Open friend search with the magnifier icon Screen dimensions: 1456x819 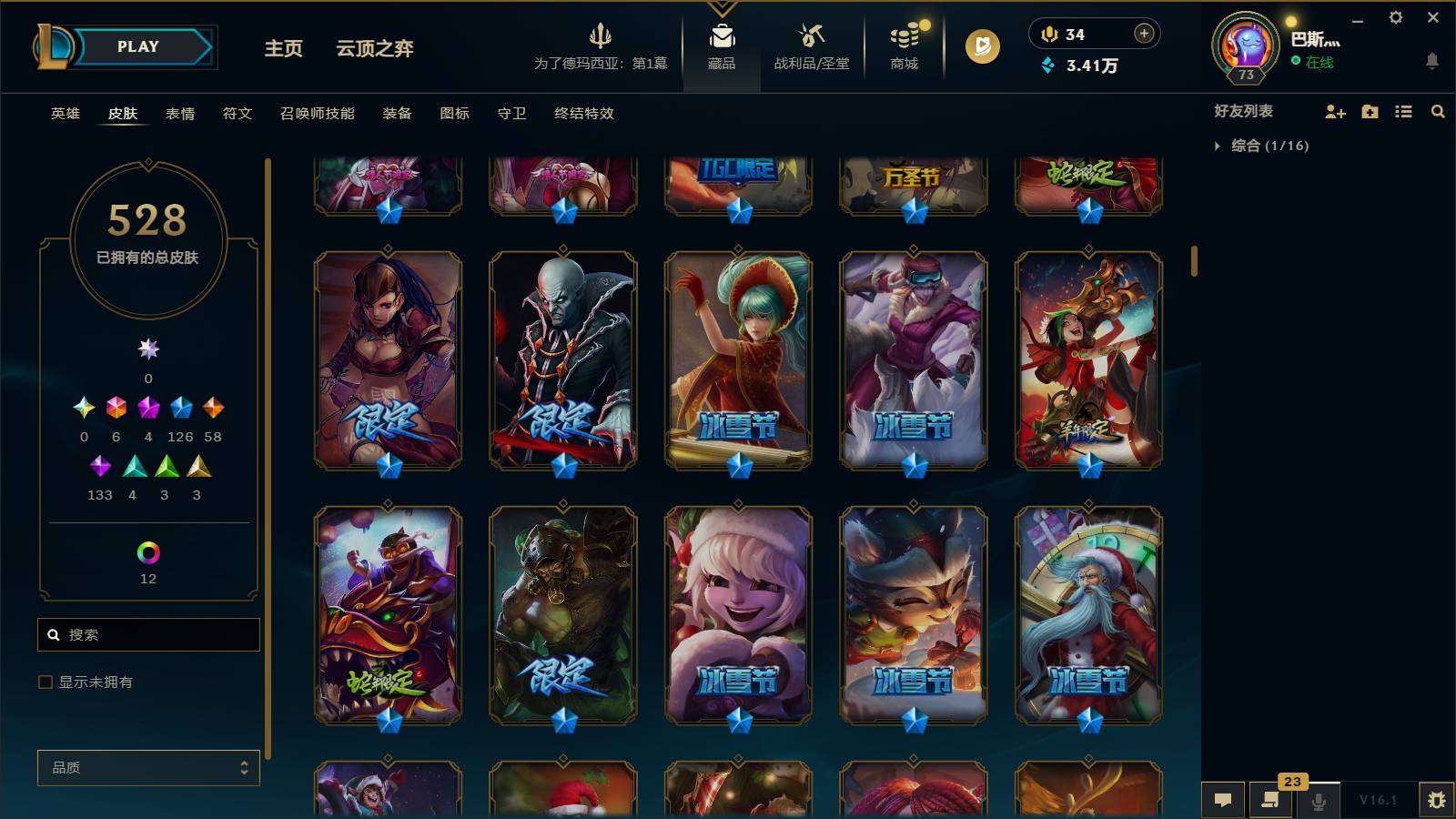coord(1438,112)
